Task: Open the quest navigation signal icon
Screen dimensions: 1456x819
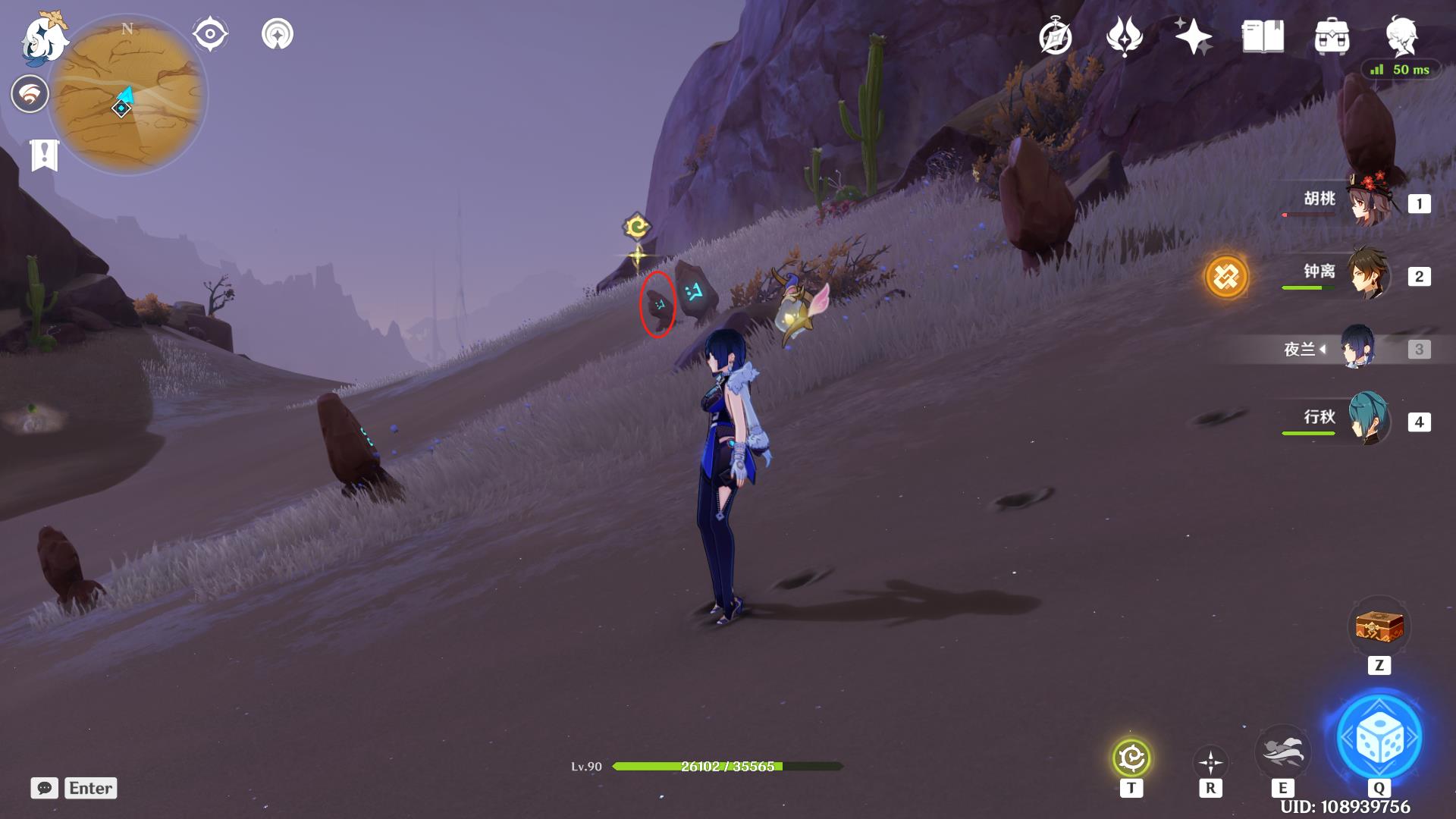Action: click(x=278, y=34)
